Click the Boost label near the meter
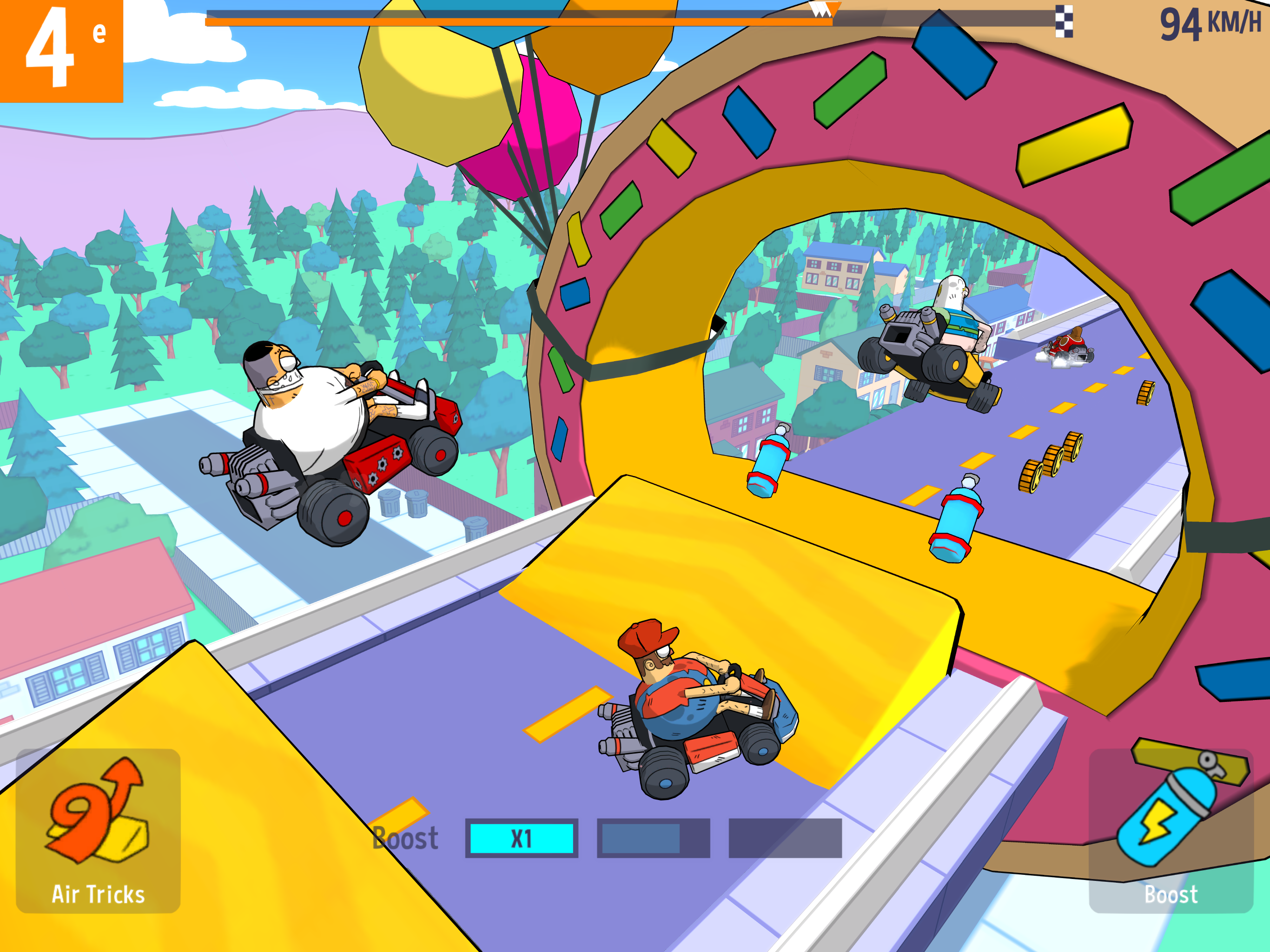 [405, 838]
